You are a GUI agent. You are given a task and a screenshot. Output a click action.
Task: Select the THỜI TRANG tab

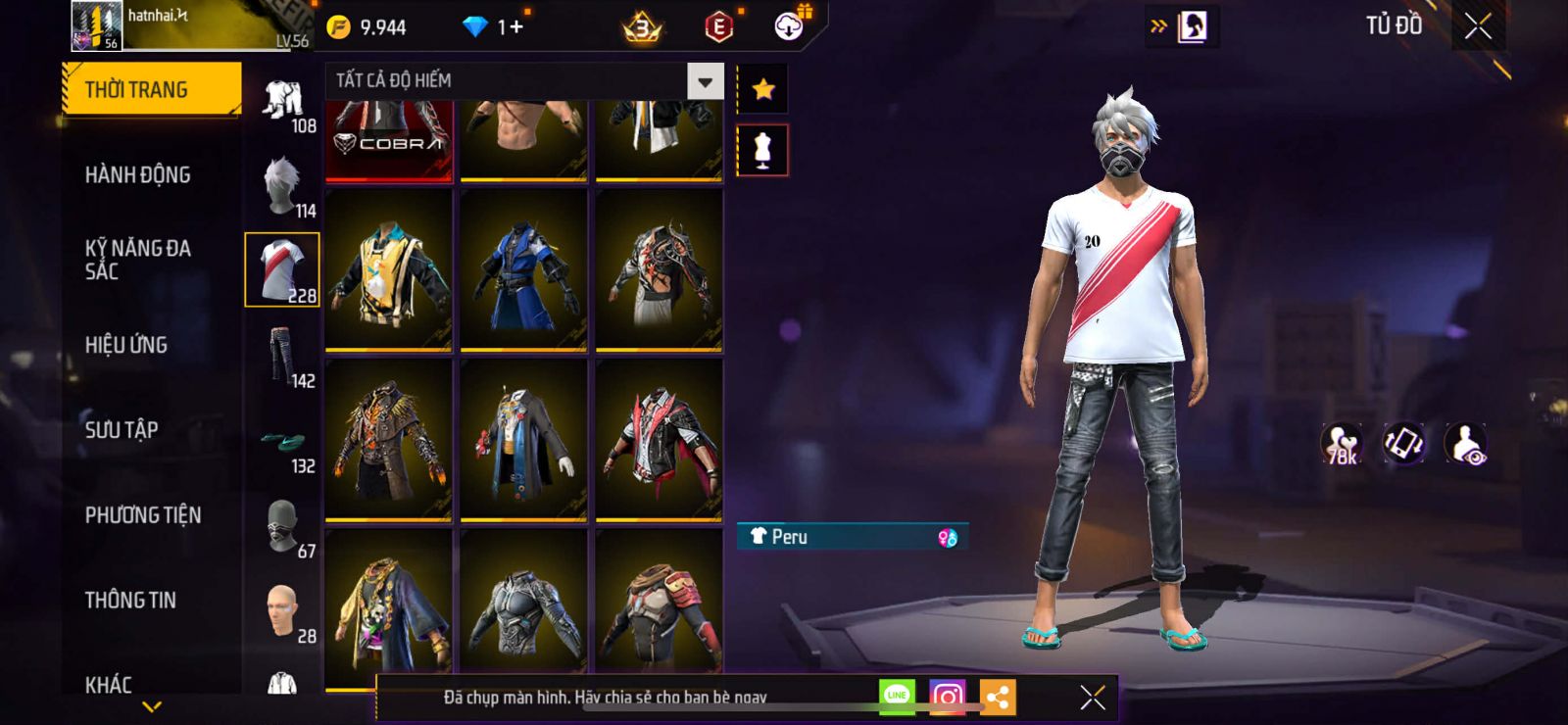[151, 90]
